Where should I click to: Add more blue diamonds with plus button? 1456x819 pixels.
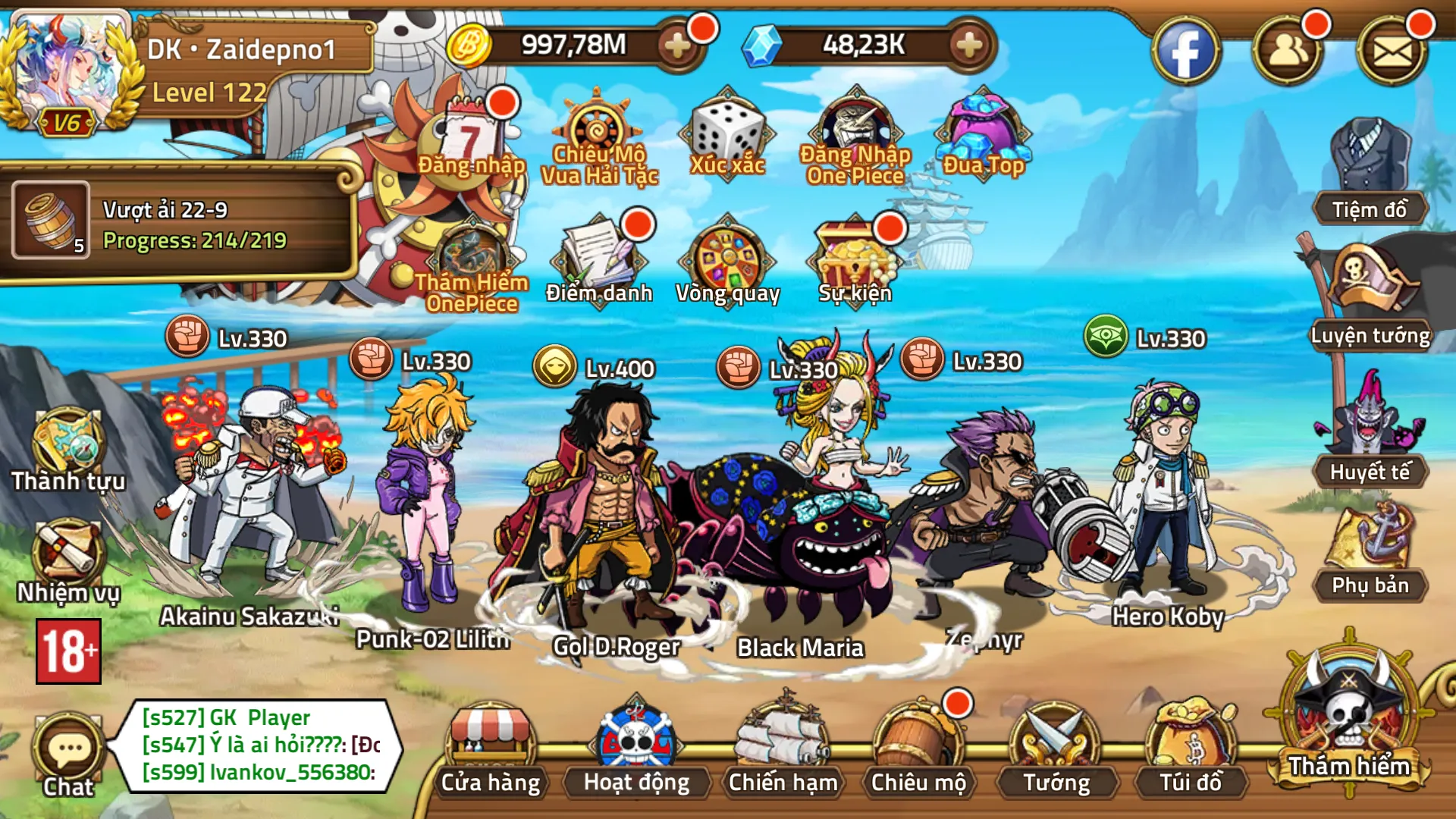(969, 45)
